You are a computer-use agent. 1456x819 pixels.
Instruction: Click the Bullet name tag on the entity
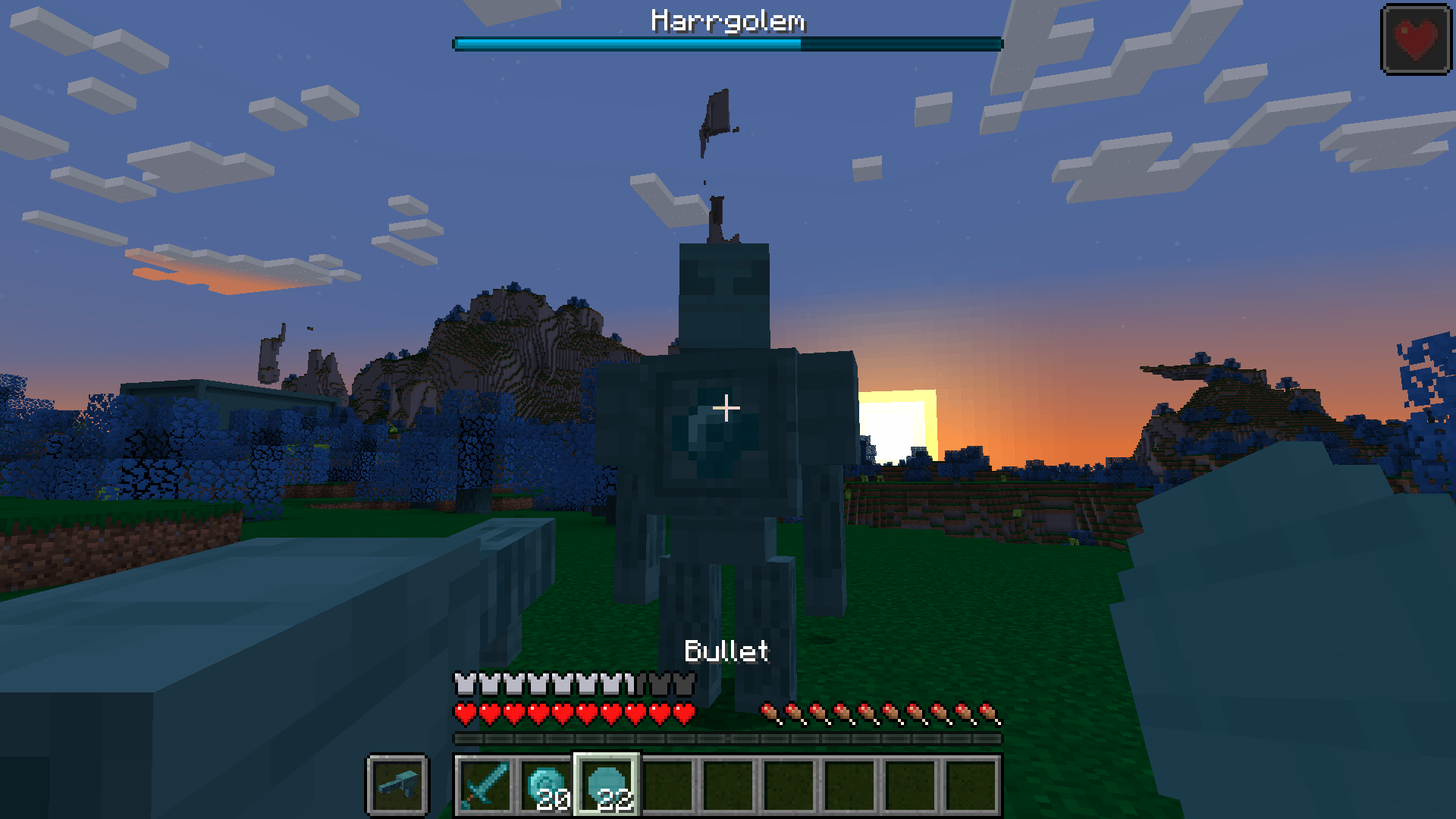click(726, 651)
